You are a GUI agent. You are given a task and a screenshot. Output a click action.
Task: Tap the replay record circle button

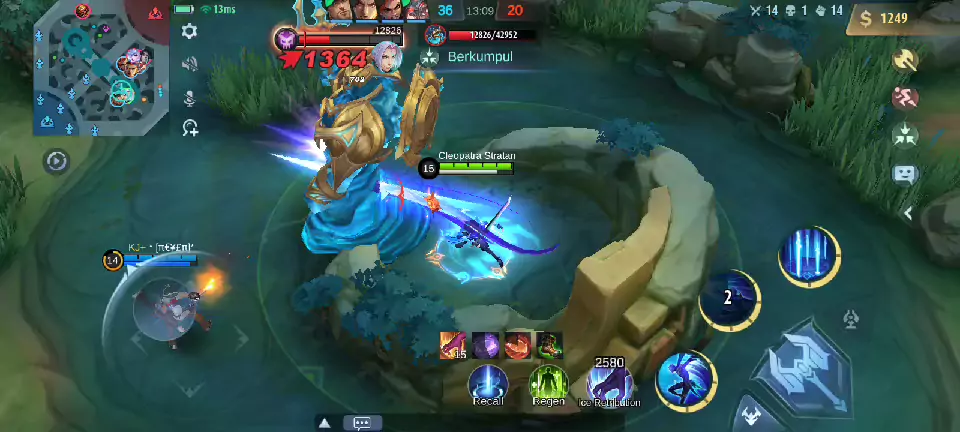[57, 161]
